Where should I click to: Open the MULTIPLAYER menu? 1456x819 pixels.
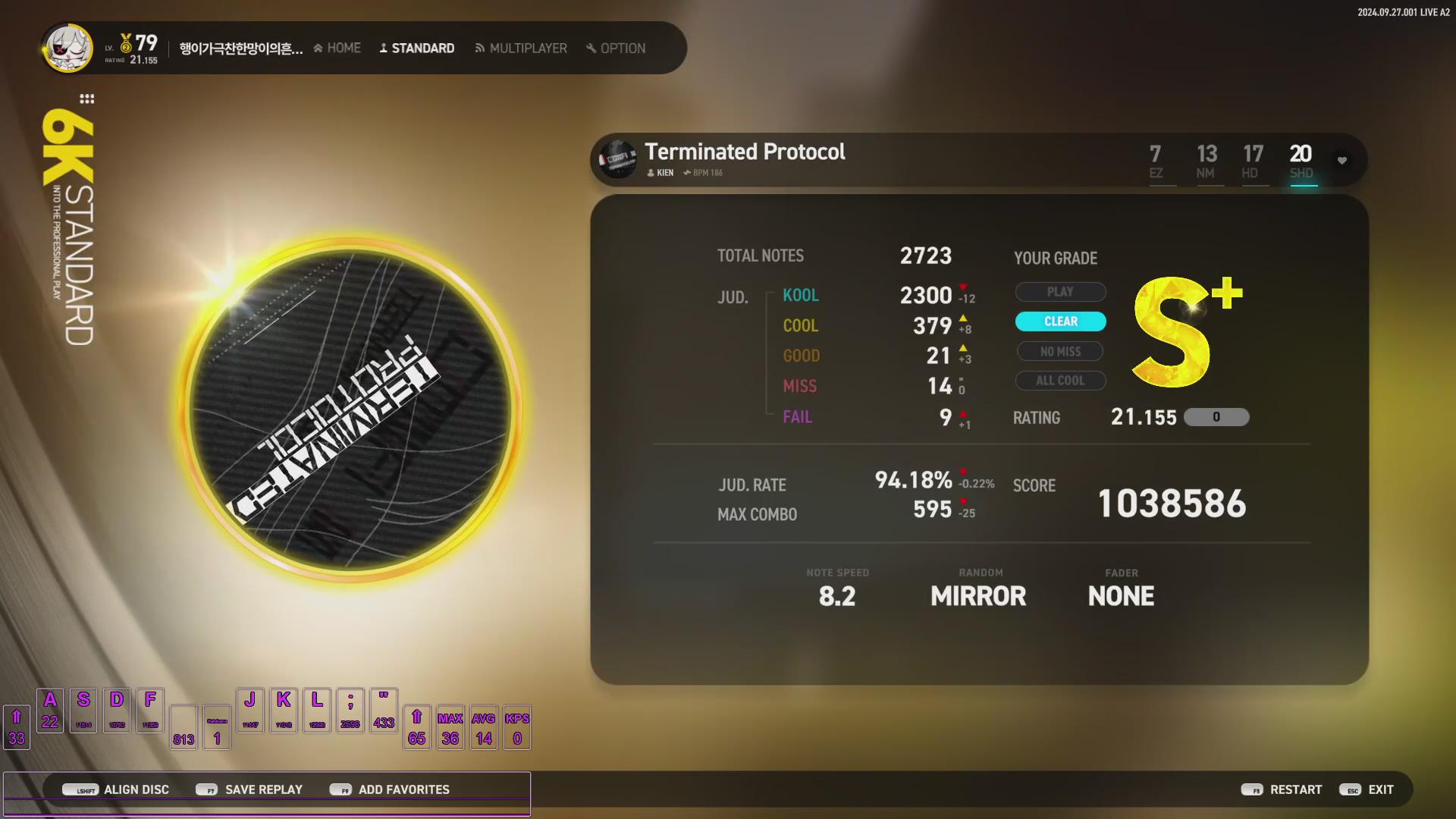tap(521, 48)
